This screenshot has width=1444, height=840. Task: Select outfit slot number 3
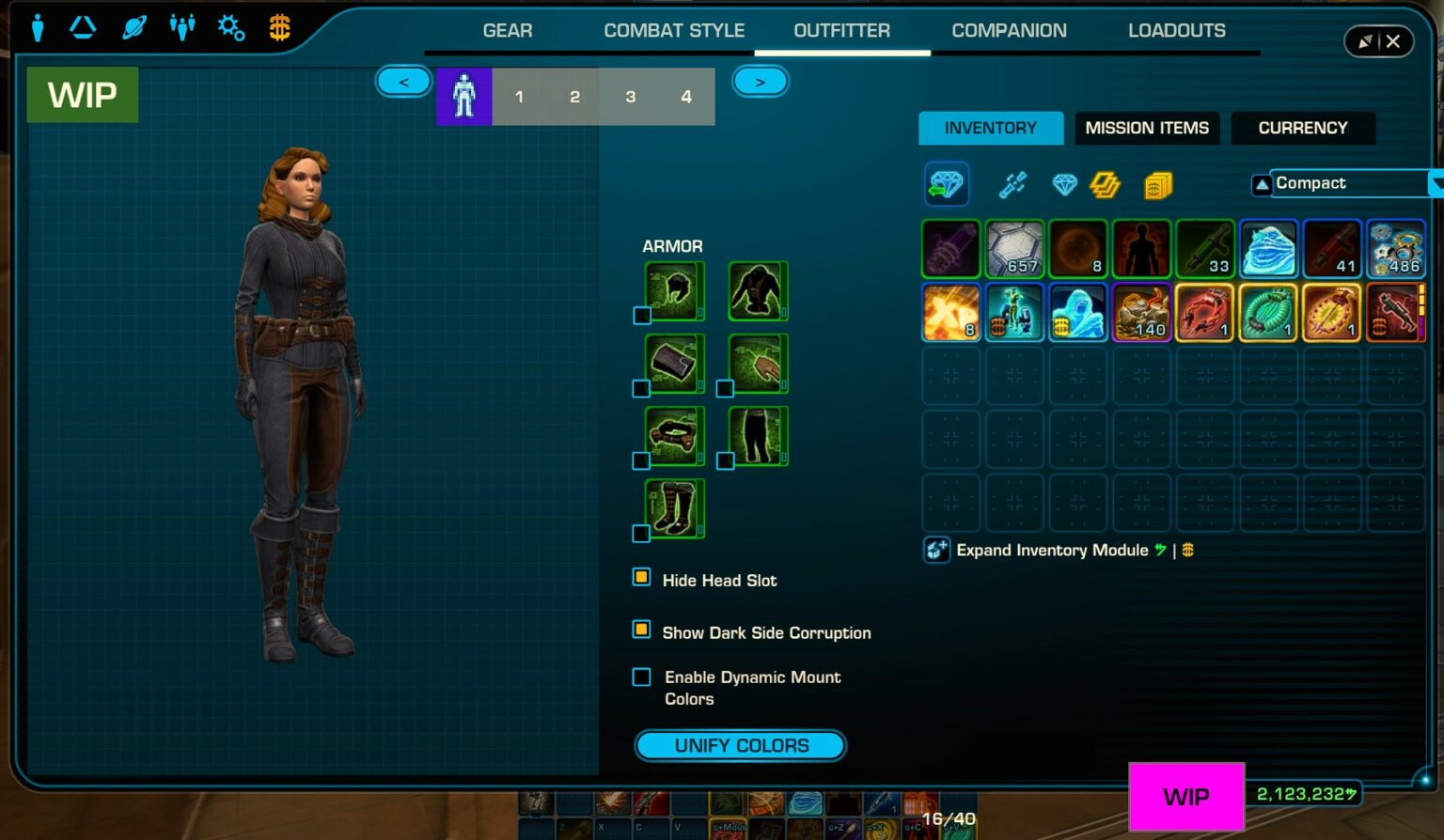(630, 96)
